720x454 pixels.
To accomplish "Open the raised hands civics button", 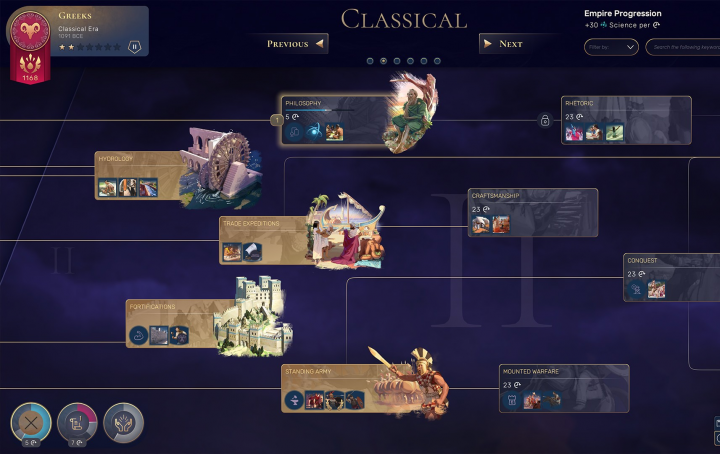I will point(123,422).
